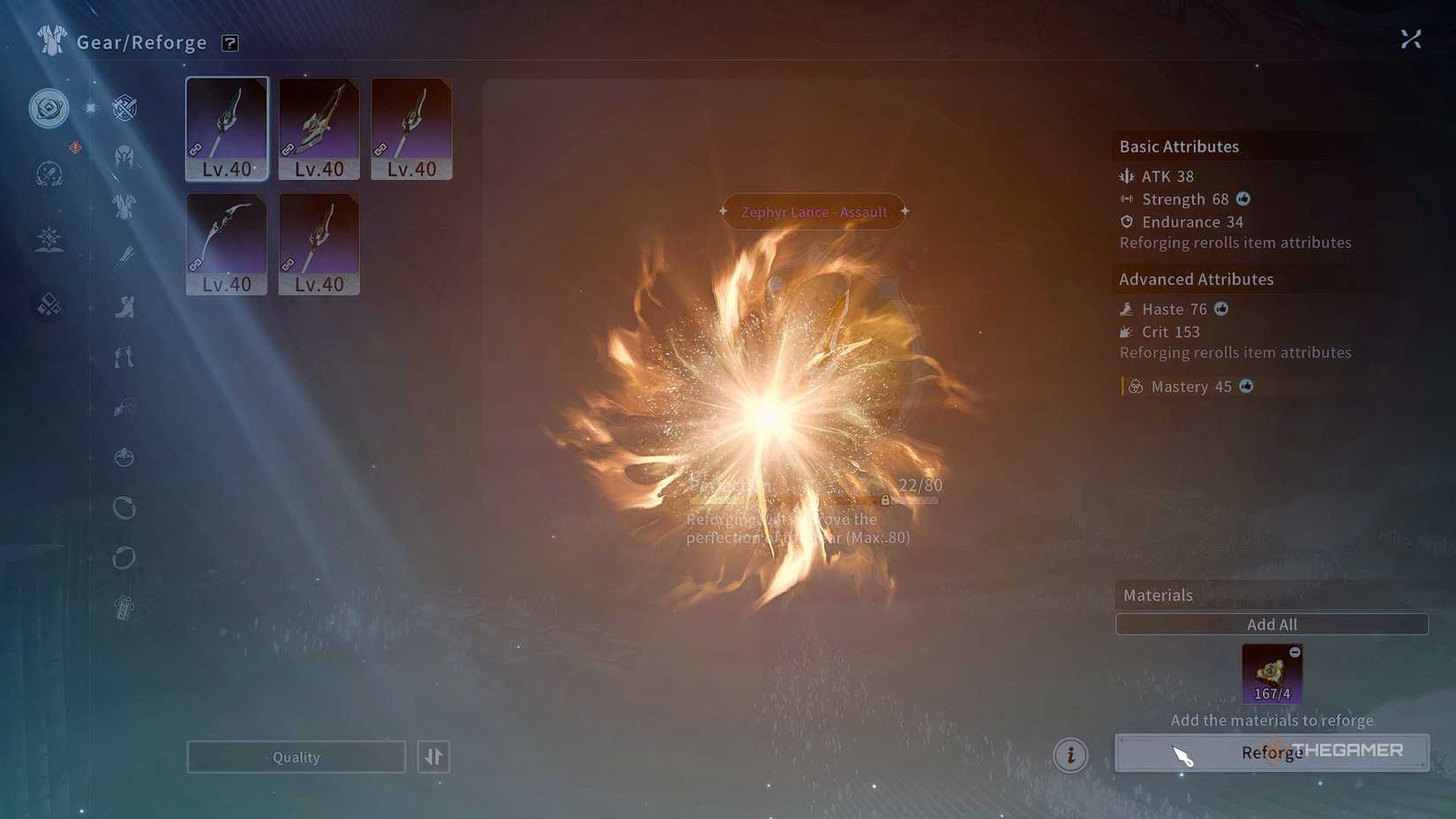Switch to the reforge orb tab in sidebar

point(49,108)
